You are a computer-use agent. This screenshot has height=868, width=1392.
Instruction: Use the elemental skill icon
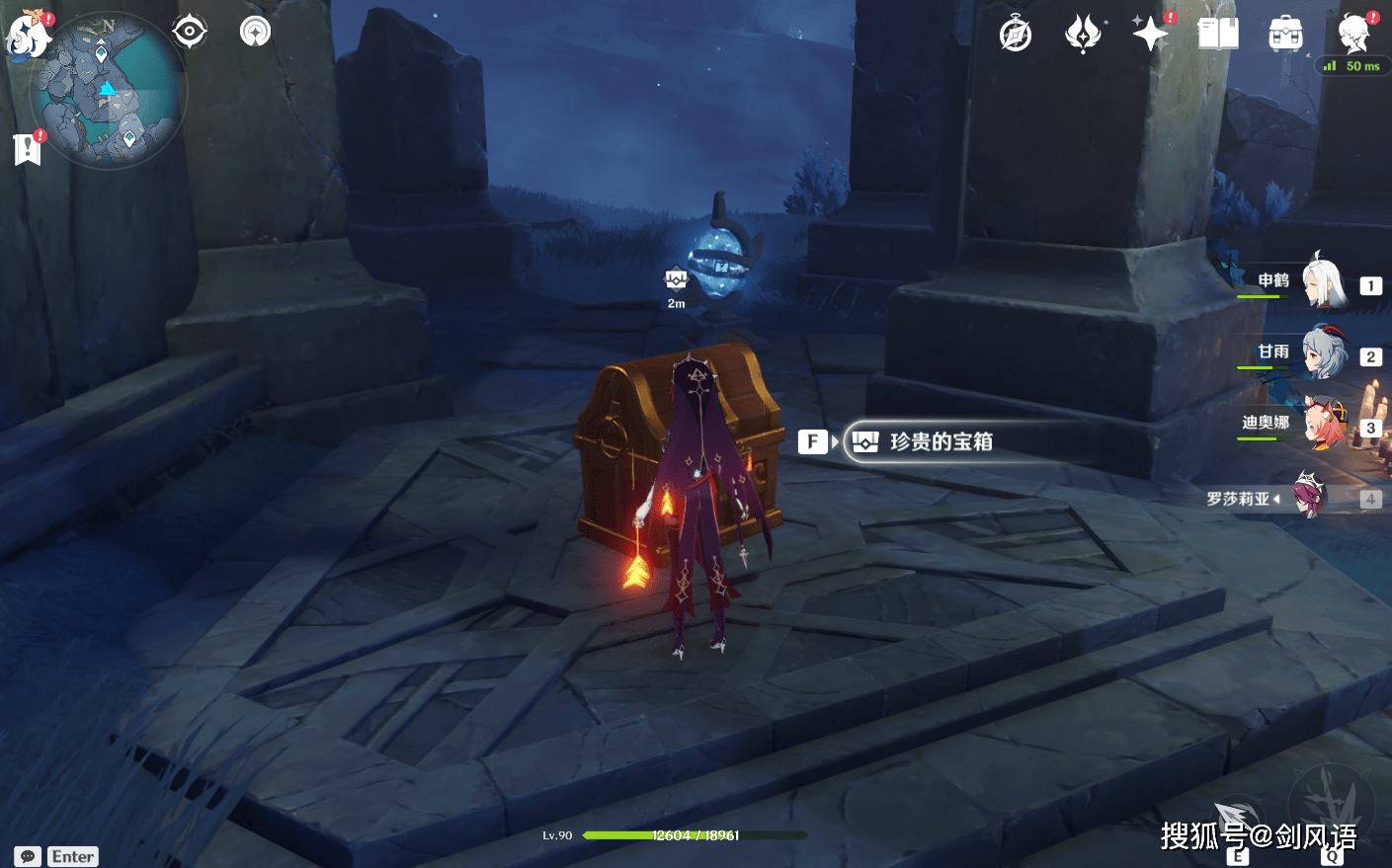click(1237, 820)
